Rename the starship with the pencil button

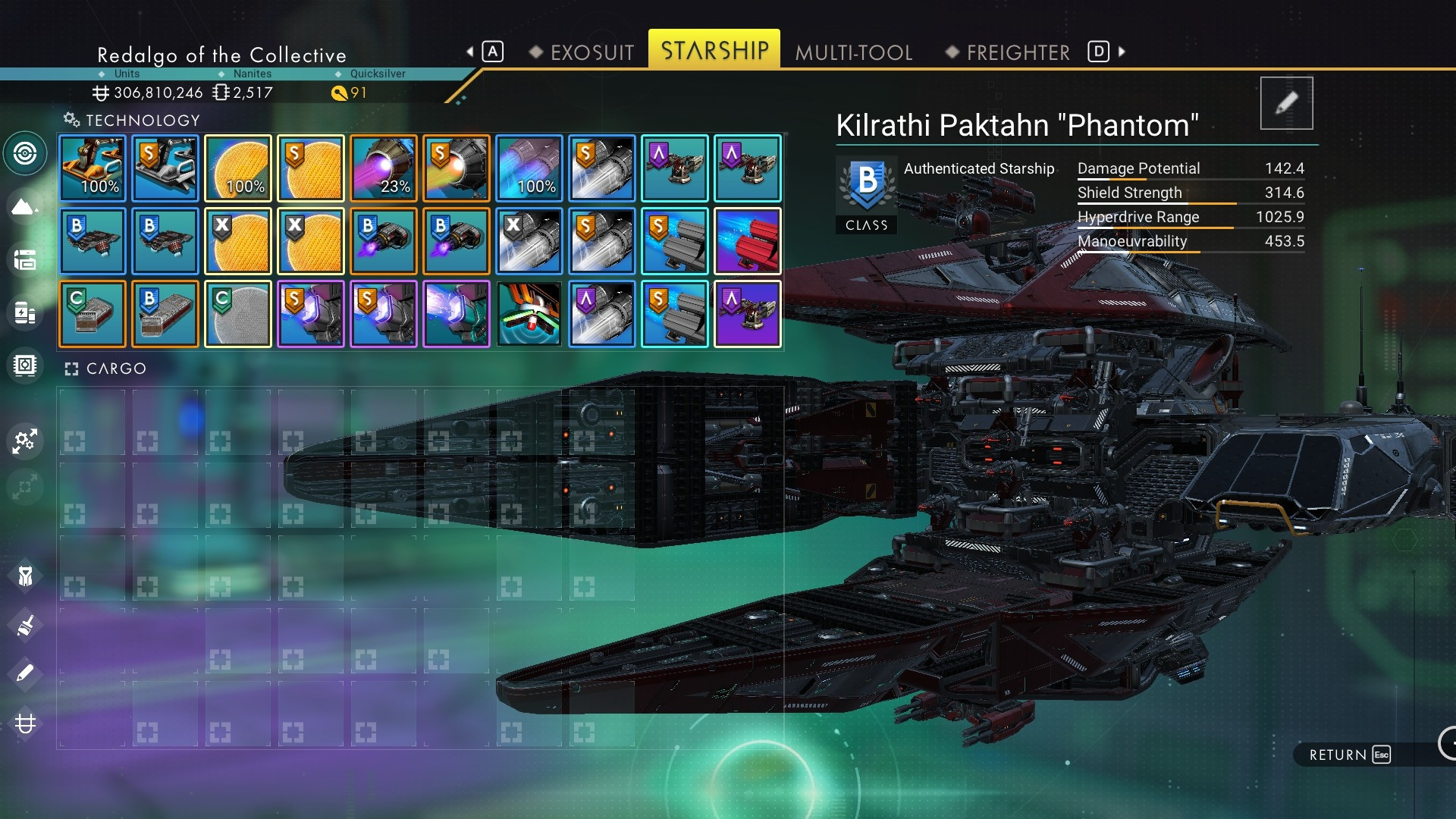1286,103
